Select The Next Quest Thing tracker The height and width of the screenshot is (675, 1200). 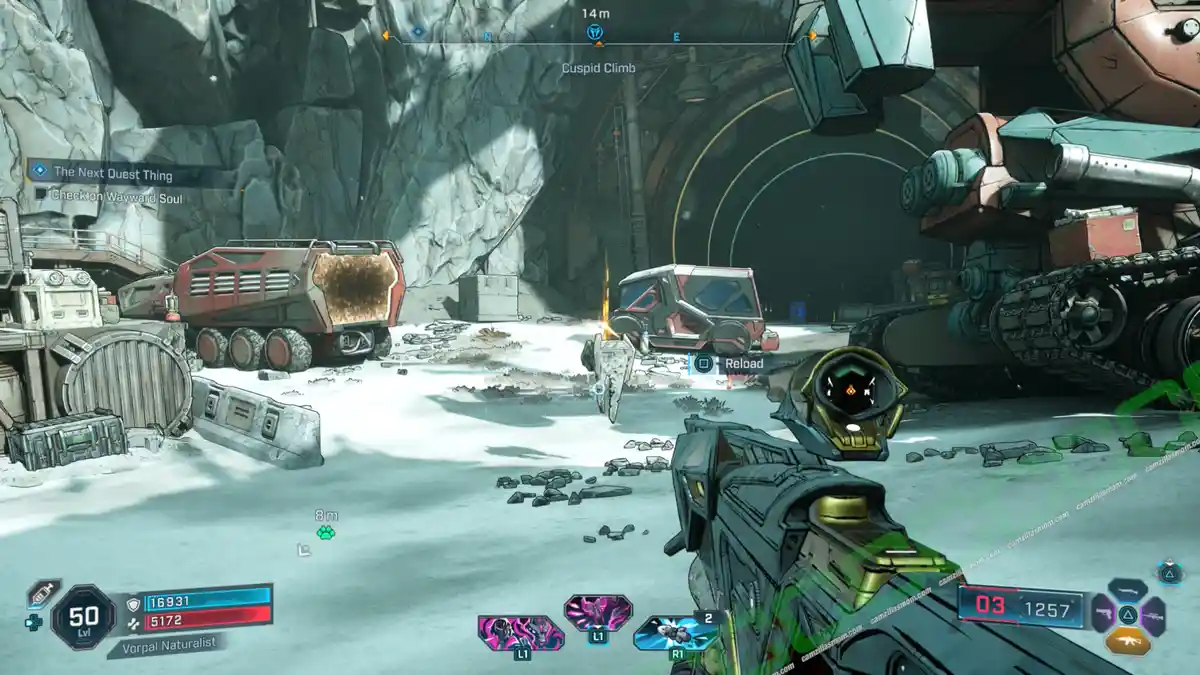112,174
